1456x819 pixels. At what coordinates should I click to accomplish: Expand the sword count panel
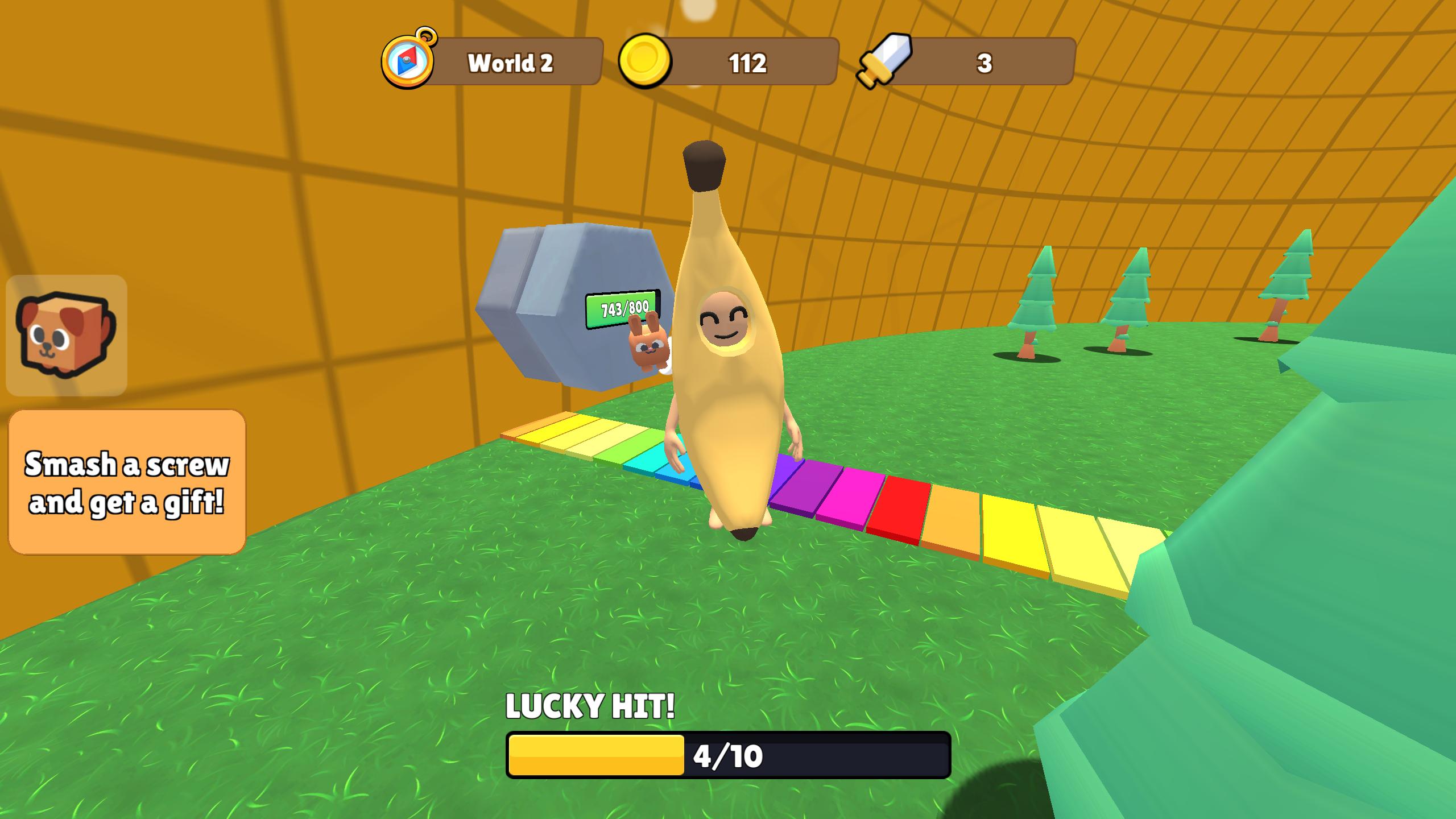click(x=987, y=63)
